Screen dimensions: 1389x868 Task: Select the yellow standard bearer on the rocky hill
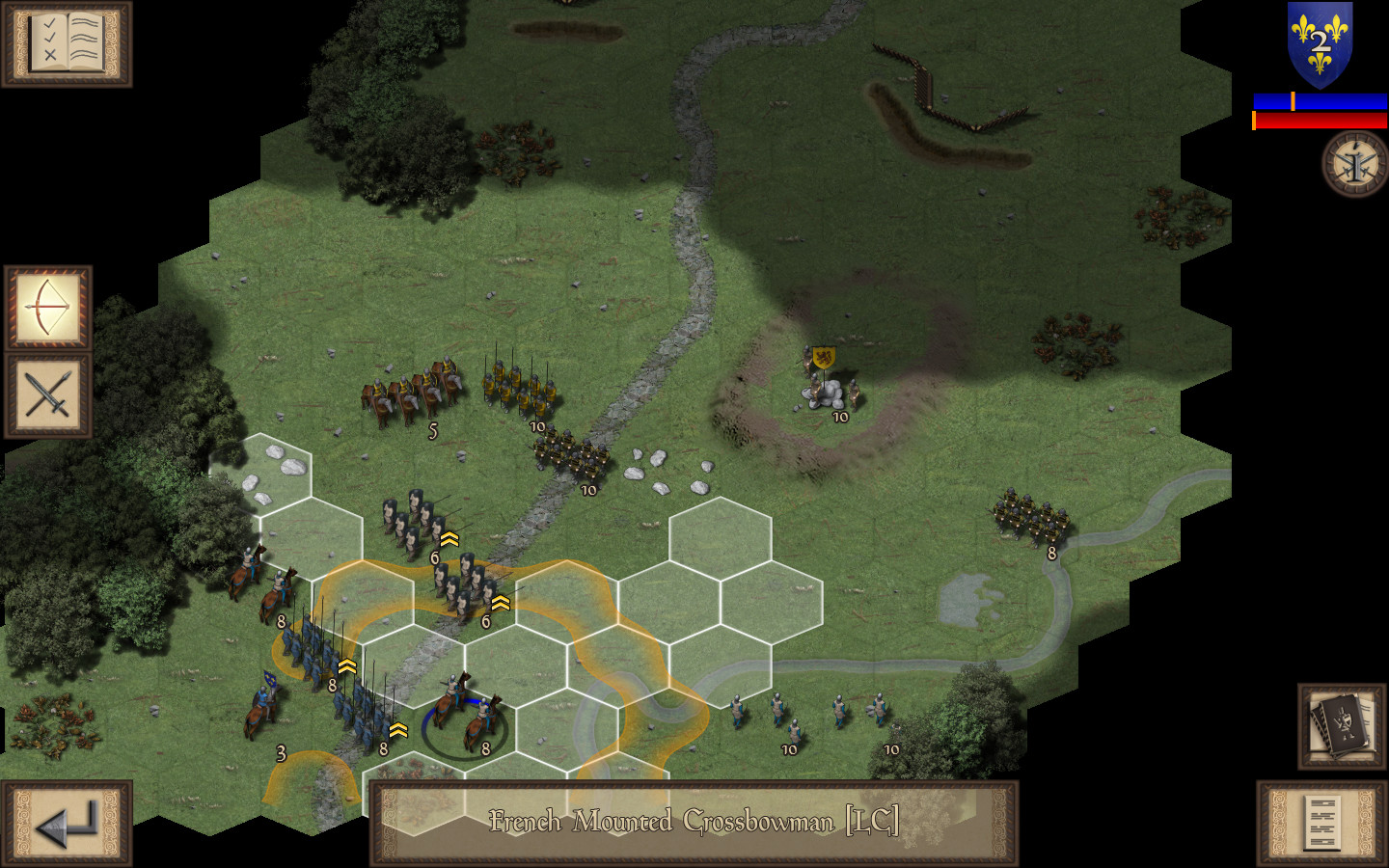tap(828, 376)
